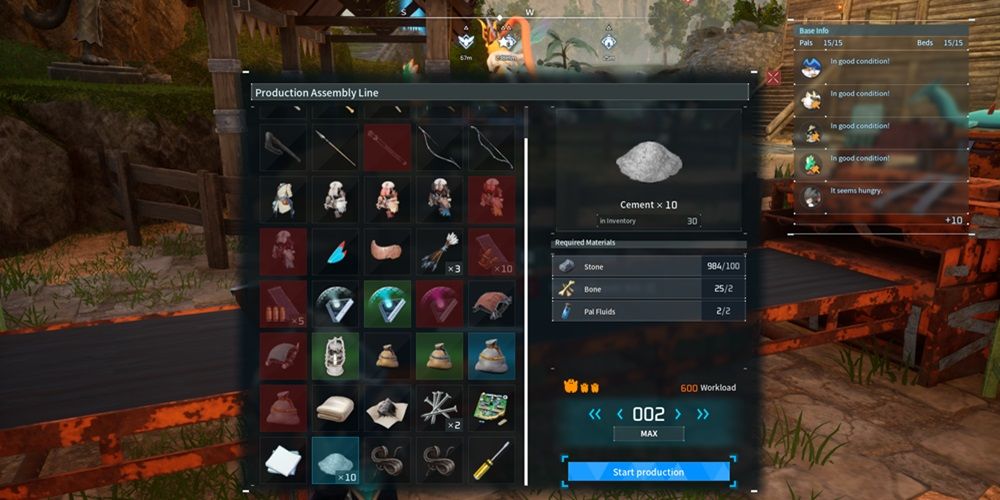Select the Cement x10 recipe
The height and width of the screenshot is (500, 1000).
(x=336, y=459)
